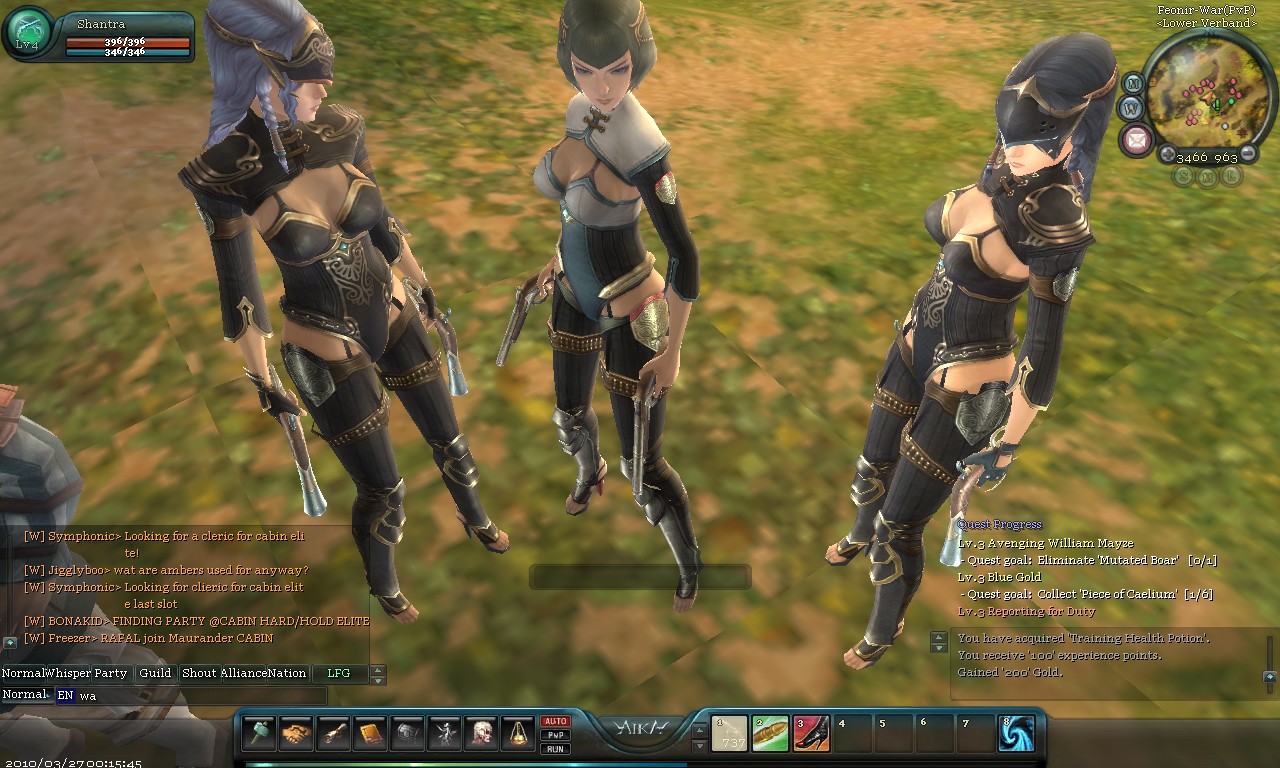Activate the high-heel boot skill in slot 3
The height and width of the screenshot is (768, 1280).
coord(811,734)
